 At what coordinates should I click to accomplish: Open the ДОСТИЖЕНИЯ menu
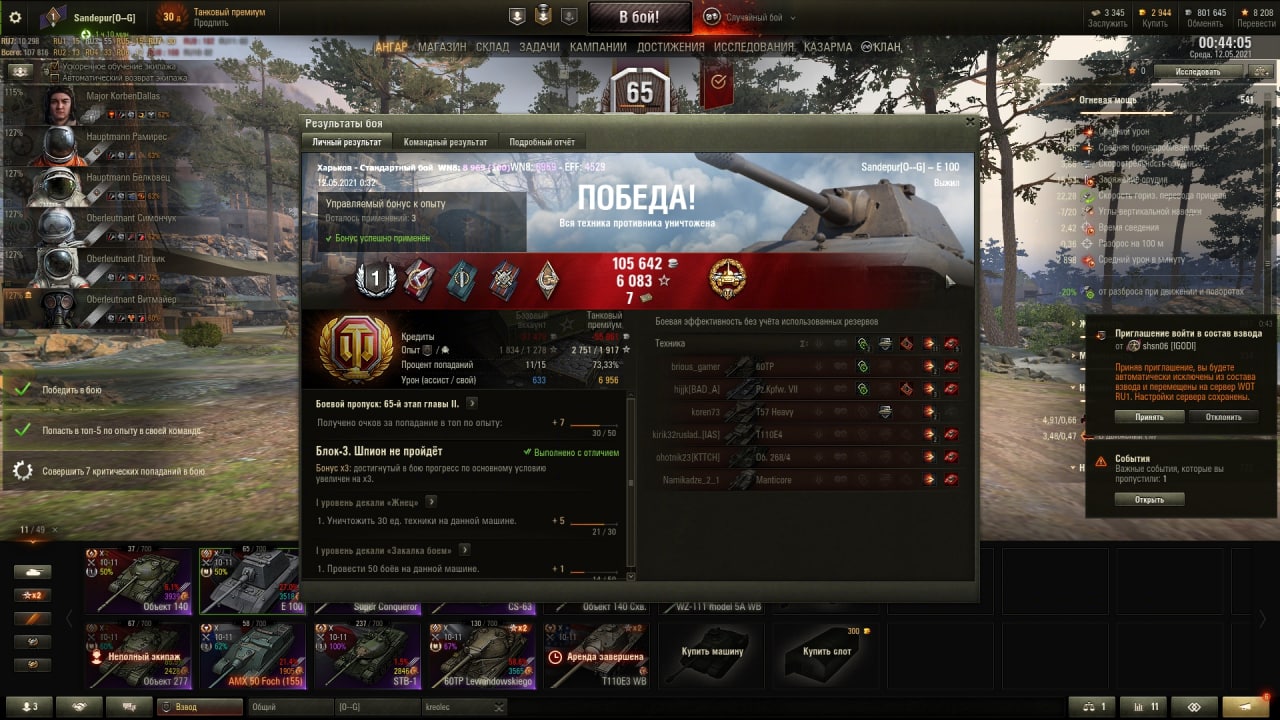(670, 47)
